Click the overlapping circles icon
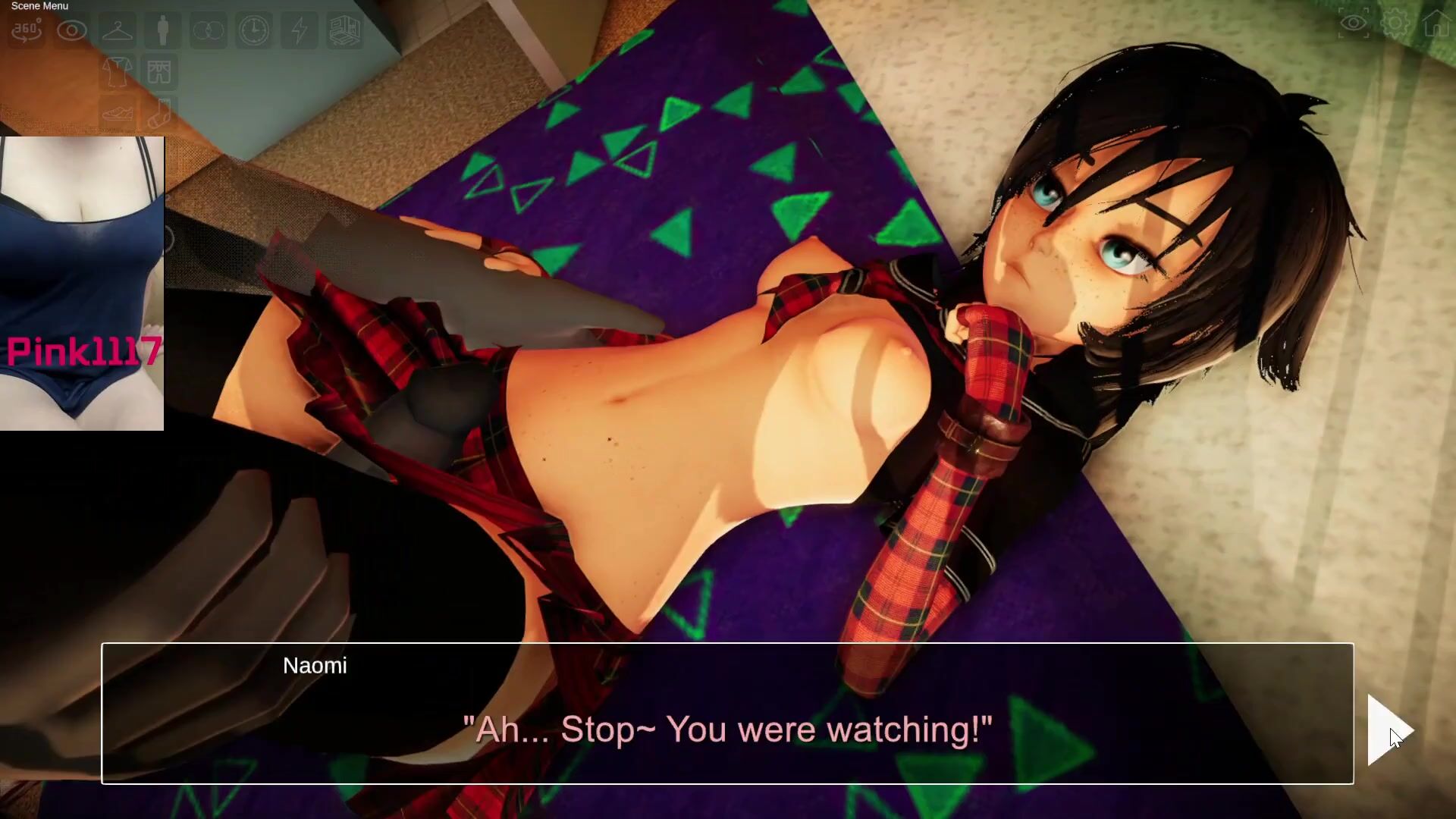Screen dimensions: 1456x819 click(x=208, y=30)
